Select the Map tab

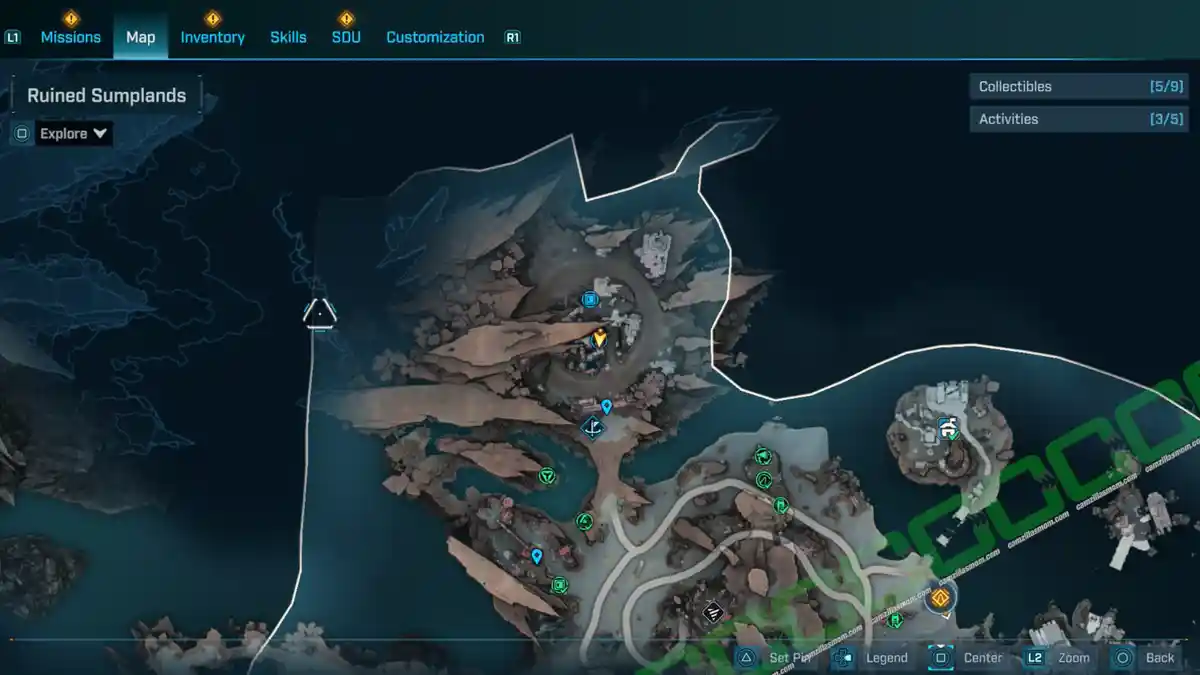point(140,37)
